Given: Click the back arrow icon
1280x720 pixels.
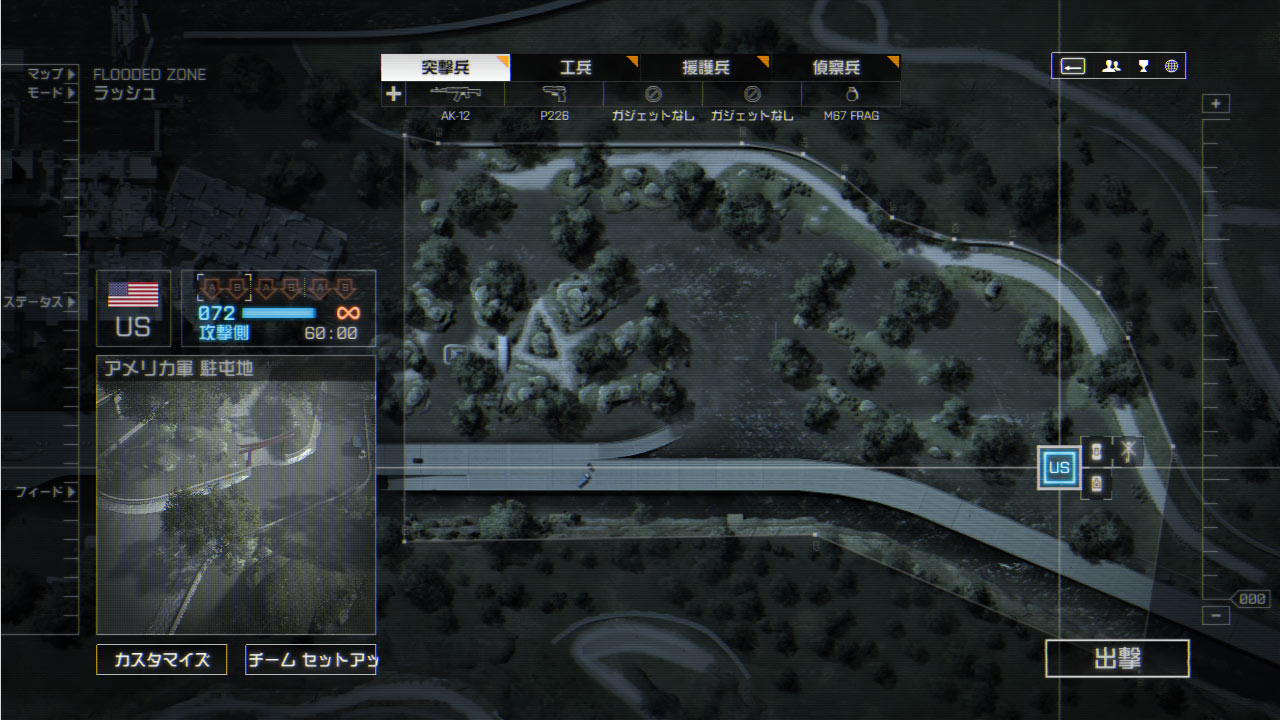Looking at the screenshot, I should 1073,66.
